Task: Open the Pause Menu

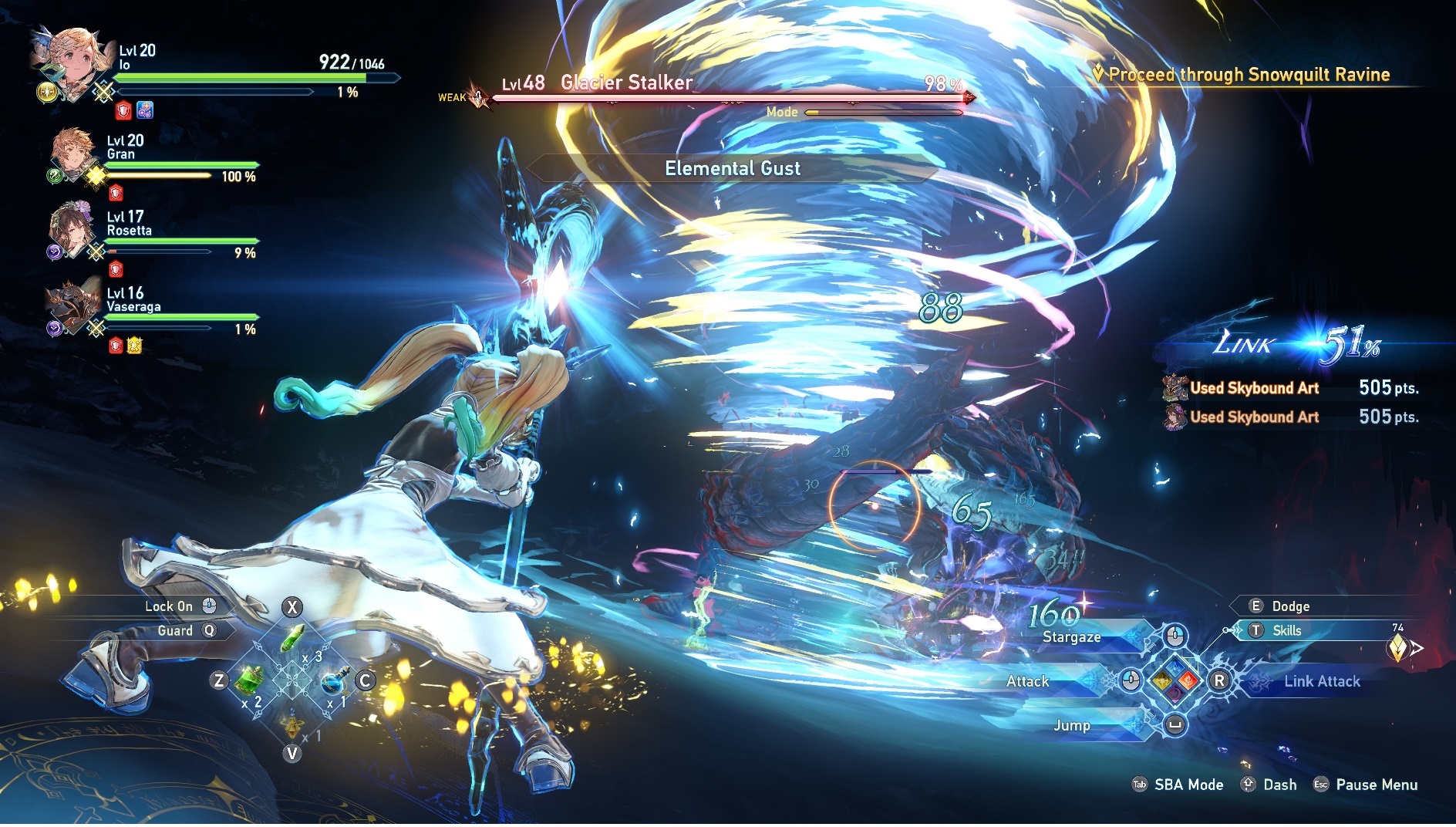Action: [1376, 785]
